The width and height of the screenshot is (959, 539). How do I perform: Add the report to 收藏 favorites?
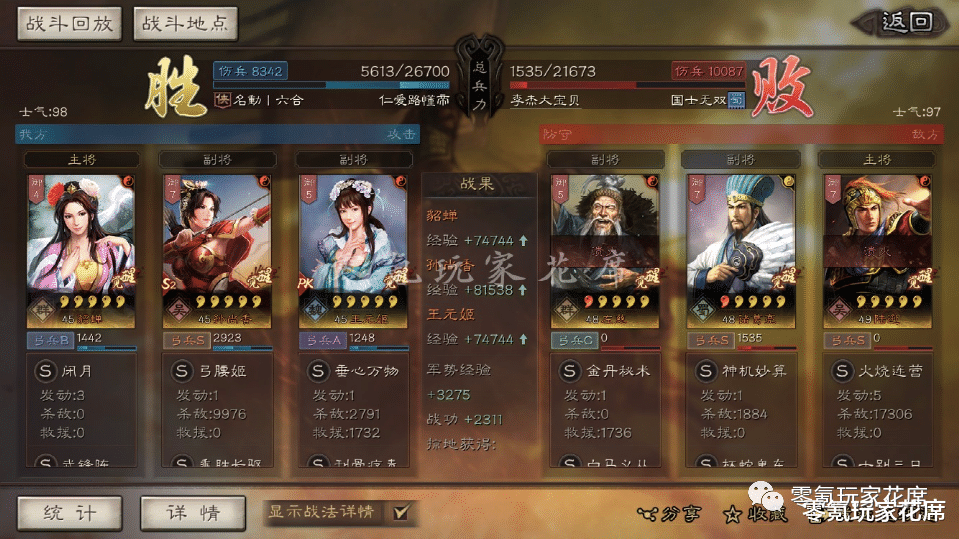pos(756,513)
